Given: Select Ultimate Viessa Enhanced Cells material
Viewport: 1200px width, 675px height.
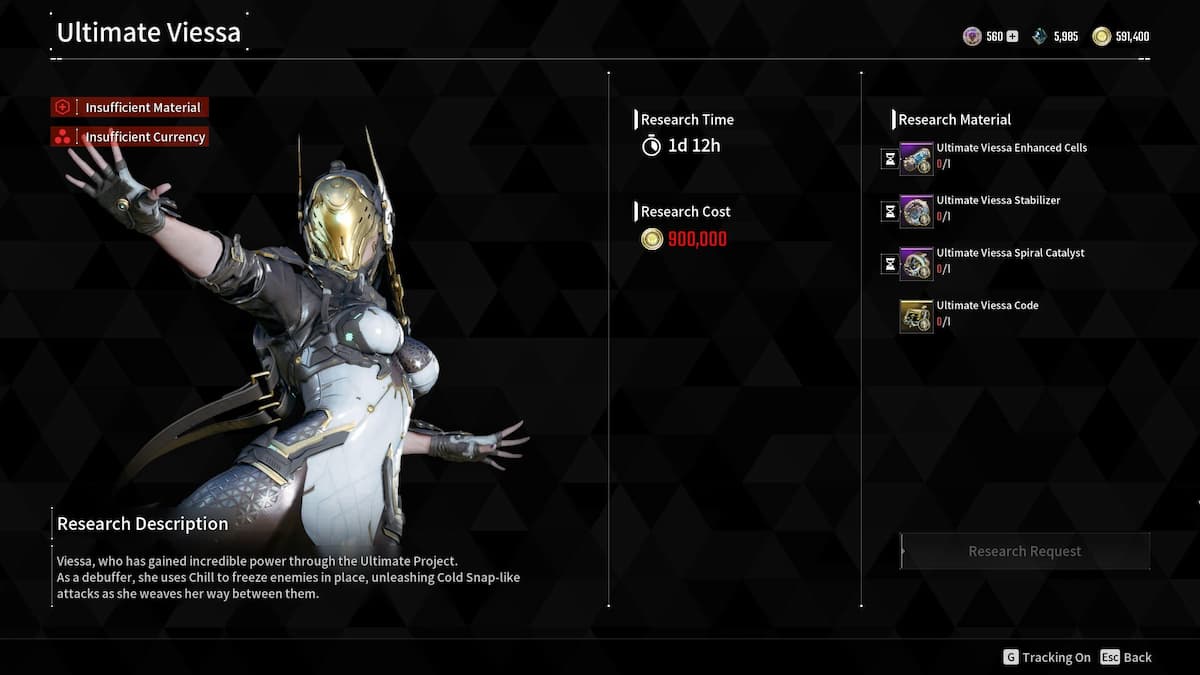Looking at the screenshot, I should point(916,158).
